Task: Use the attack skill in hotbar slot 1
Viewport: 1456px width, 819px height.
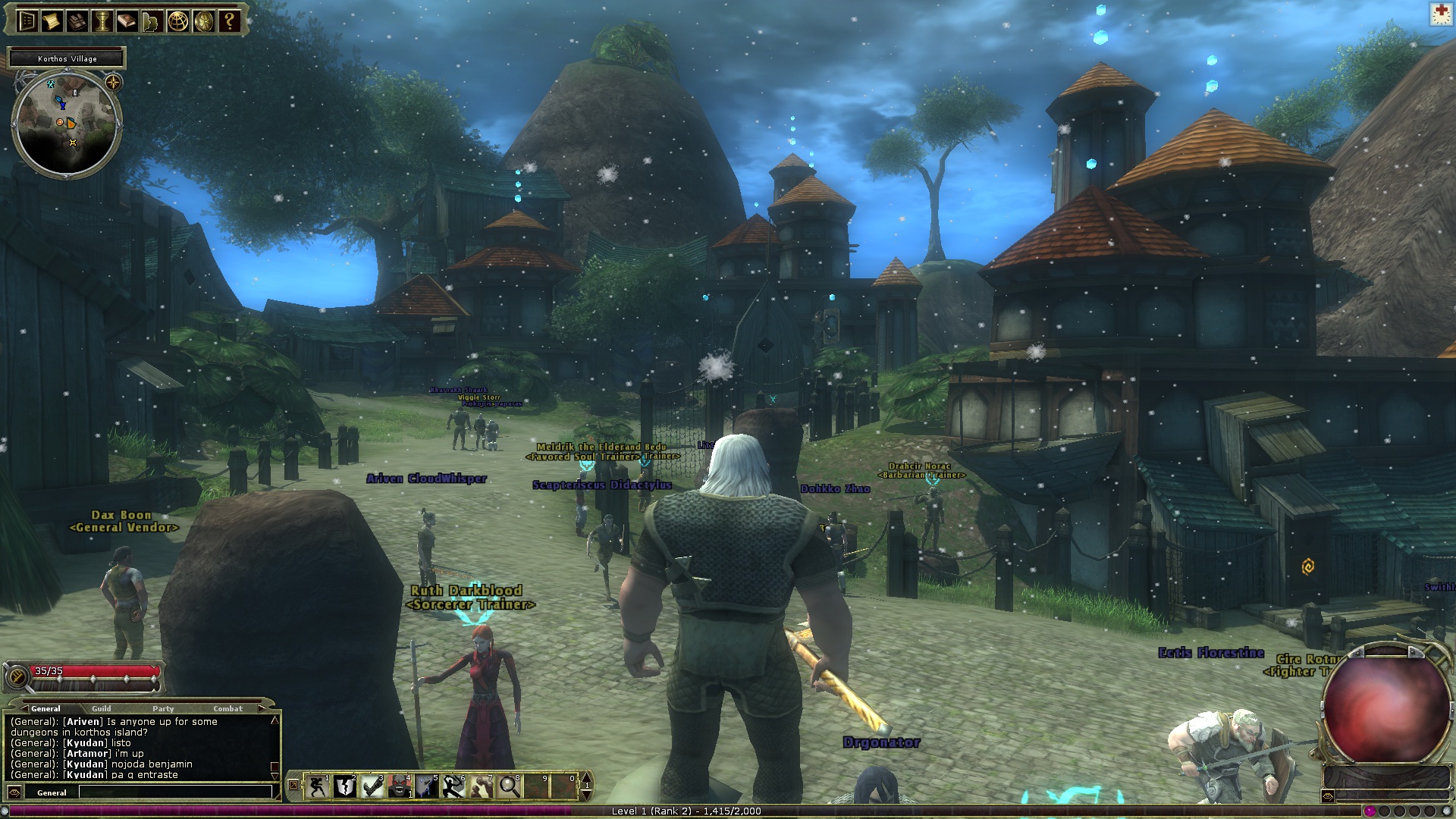Action: [x=317, y=786]
